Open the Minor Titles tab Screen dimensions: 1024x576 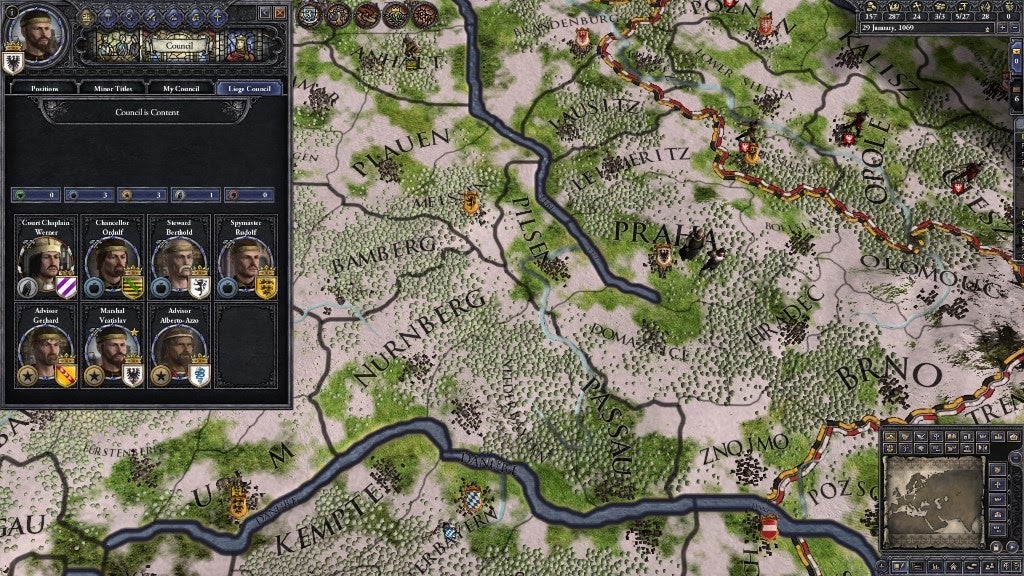[111, 88]
